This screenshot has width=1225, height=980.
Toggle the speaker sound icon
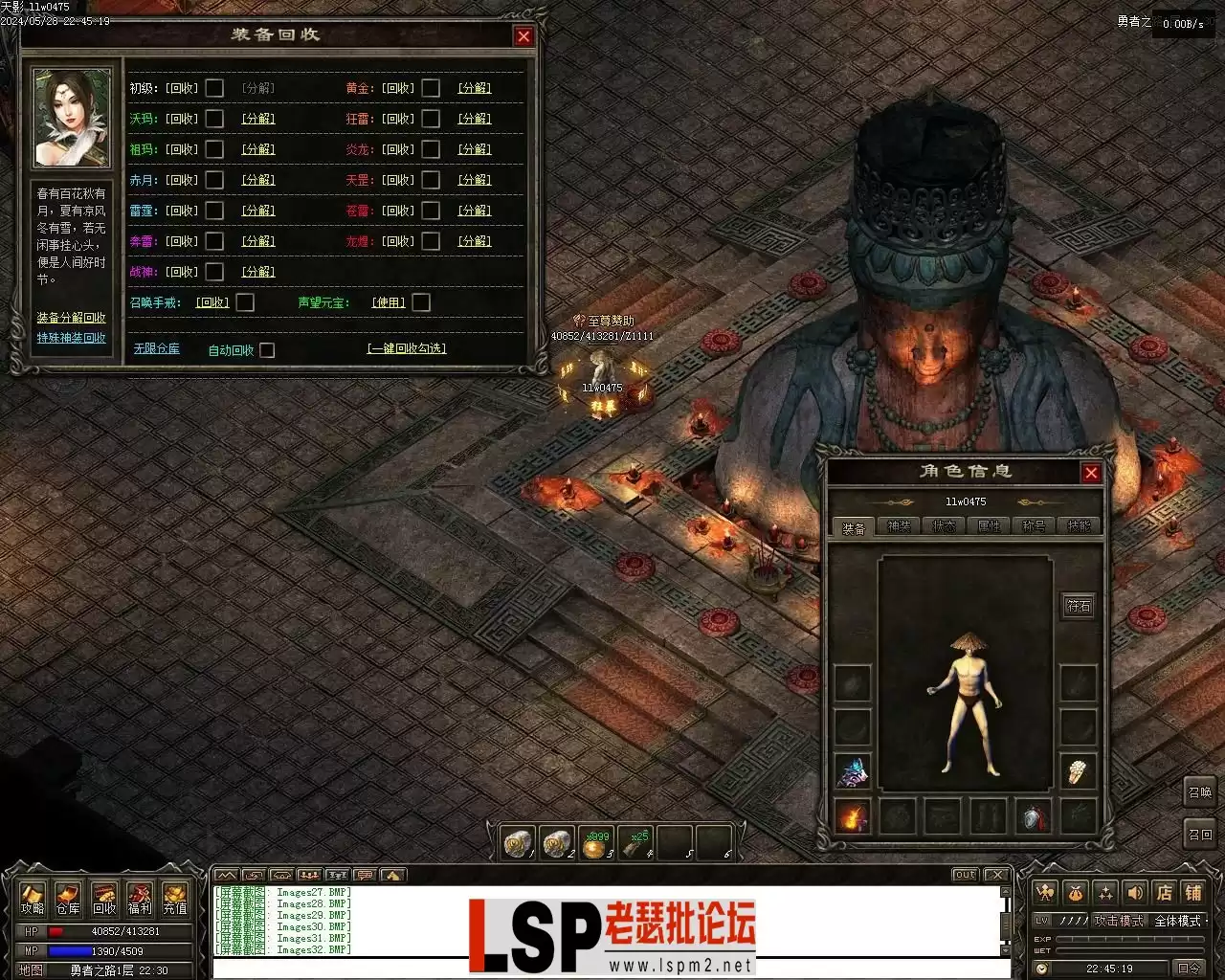point(1135,893)
